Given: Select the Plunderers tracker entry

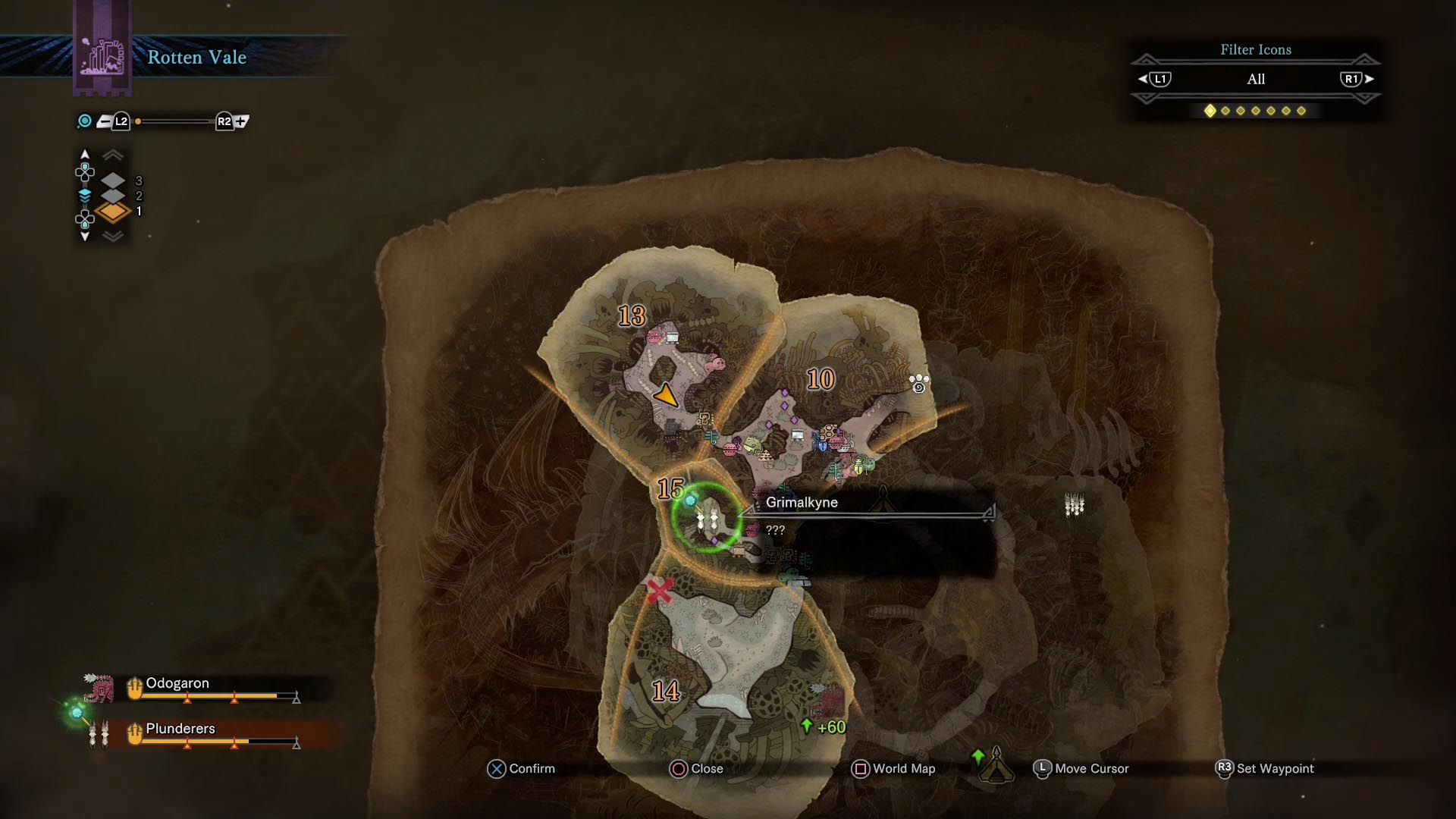Looking at the screenshot, I should (x=180, y=729).
